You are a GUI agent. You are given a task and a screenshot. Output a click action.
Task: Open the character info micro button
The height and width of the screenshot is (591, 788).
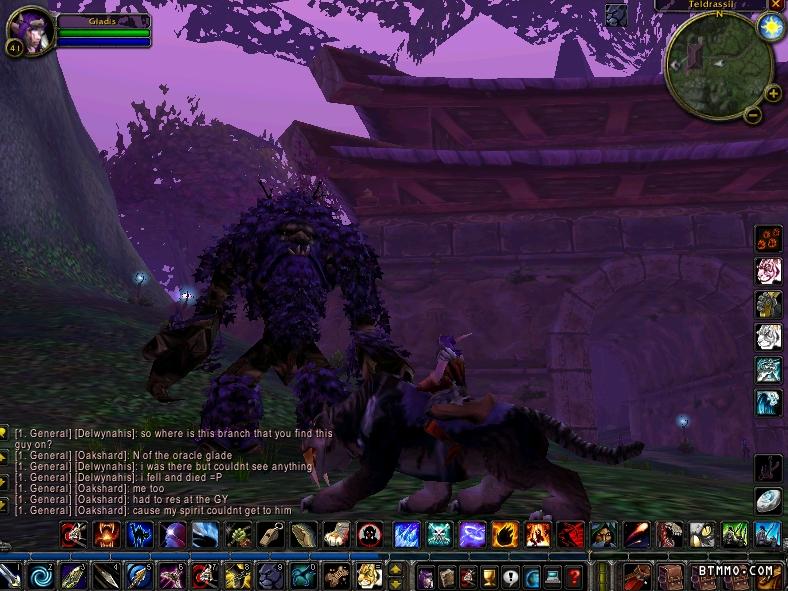[425, 576]
